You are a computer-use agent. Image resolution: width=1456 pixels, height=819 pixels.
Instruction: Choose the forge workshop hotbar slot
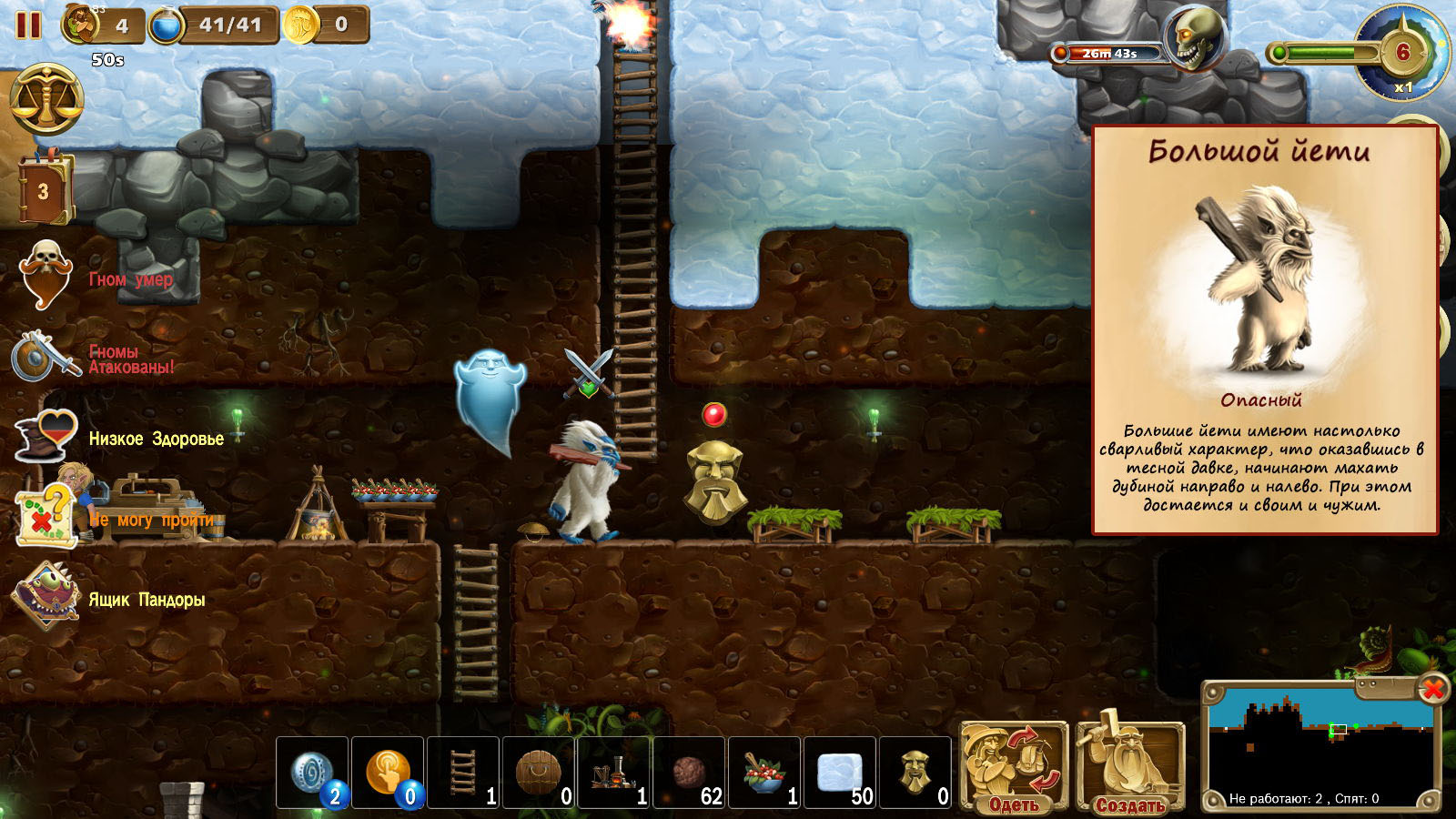click(x=614, y=773)
